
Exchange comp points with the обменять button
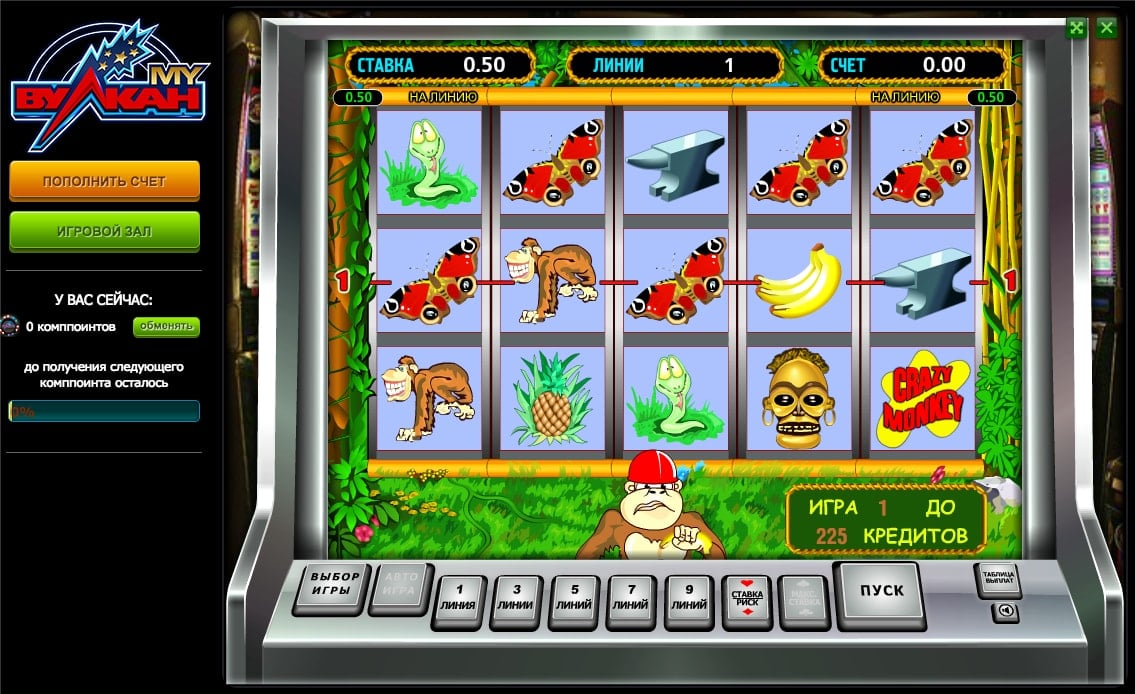166,326
